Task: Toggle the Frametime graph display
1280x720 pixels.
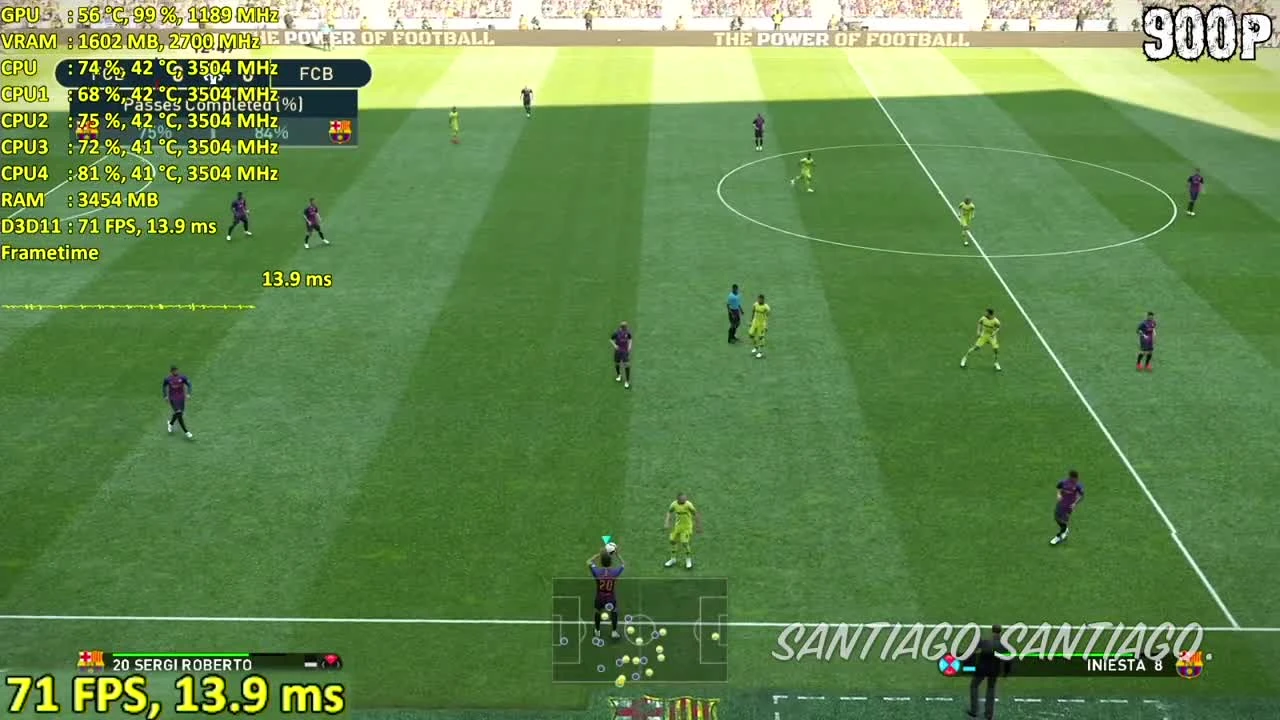Action: pos(50,253)
